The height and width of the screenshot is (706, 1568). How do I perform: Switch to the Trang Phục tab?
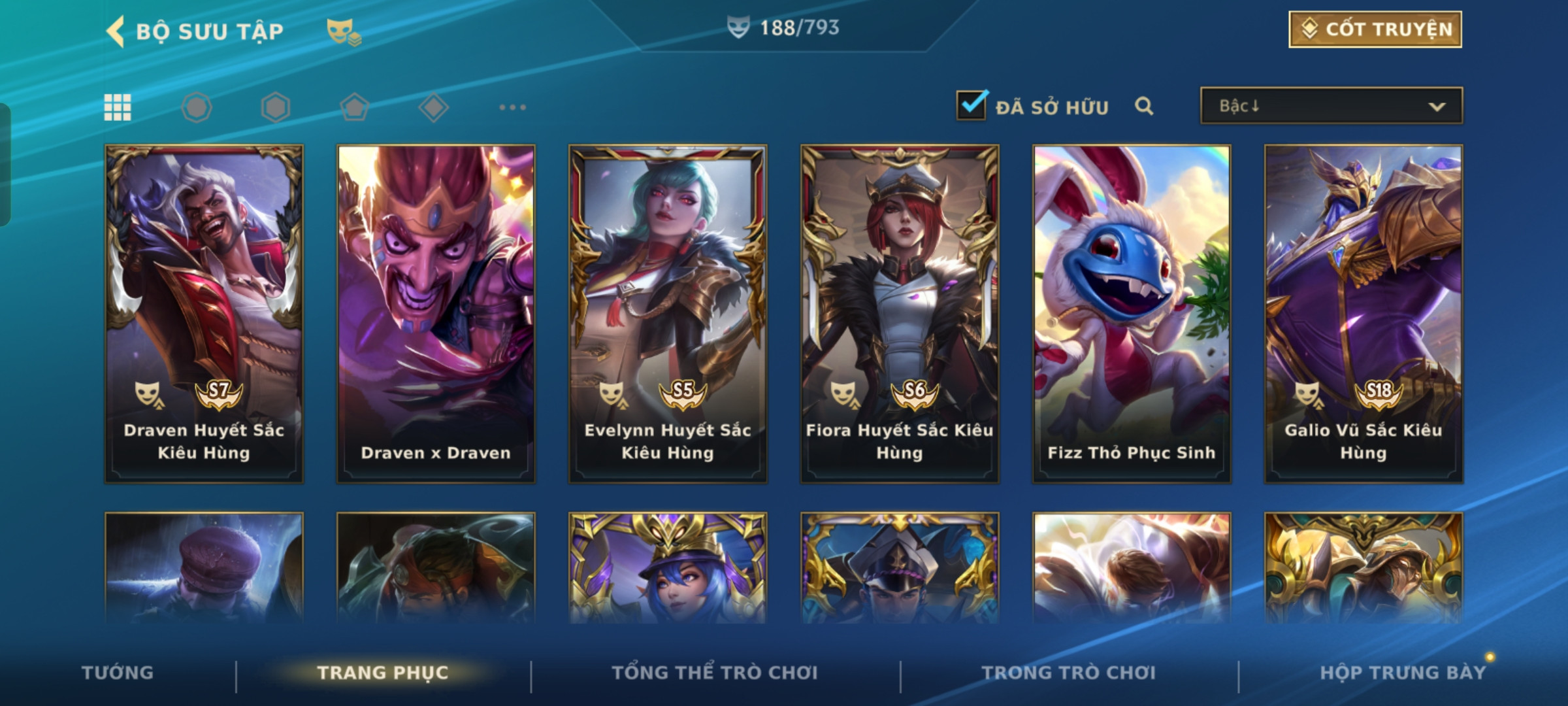pyautogui.click(x=383, y=673)
